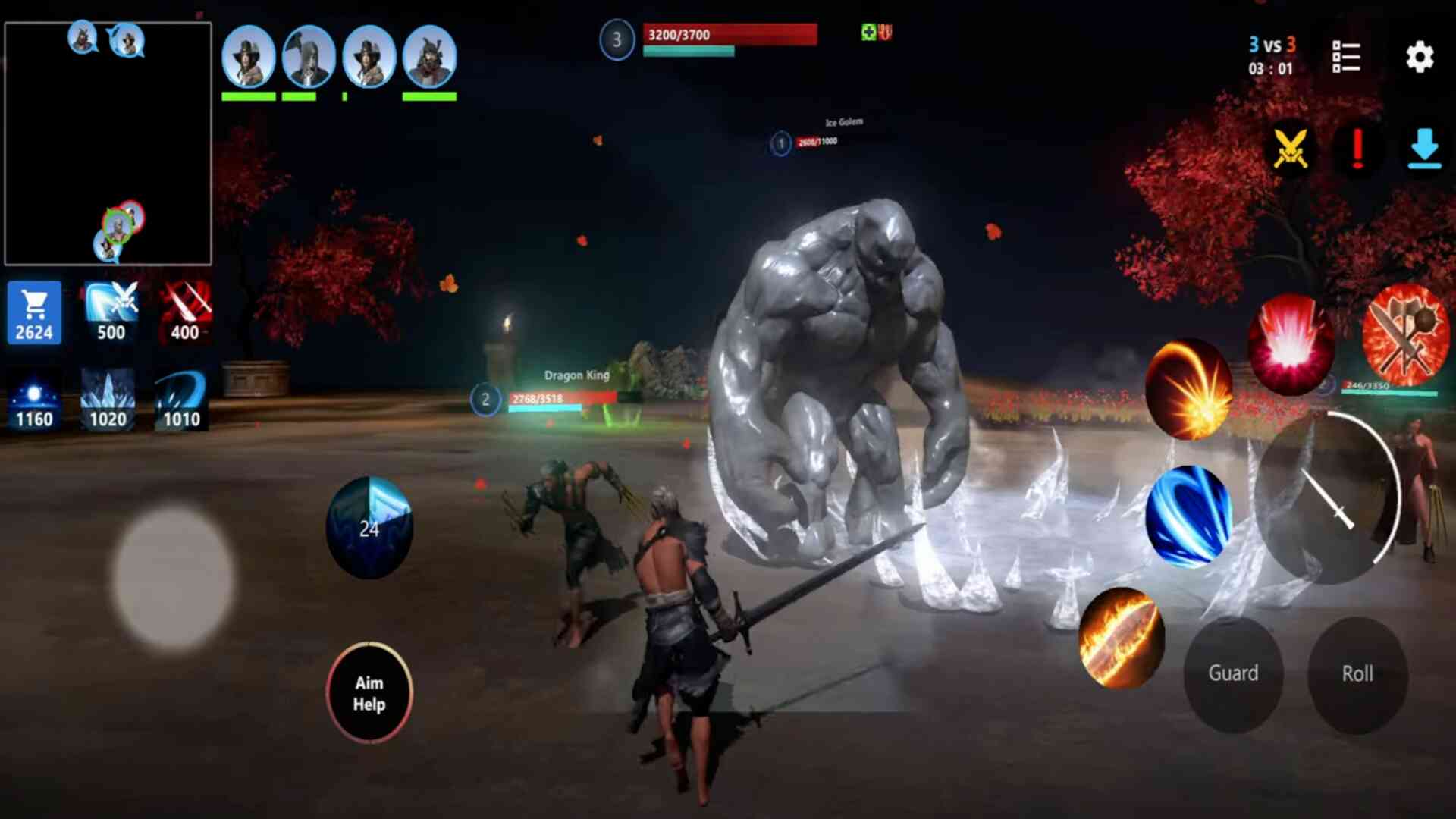Activate the ice skill on cooldown 24
This screenshot has height=819, width=1456.
369,528
